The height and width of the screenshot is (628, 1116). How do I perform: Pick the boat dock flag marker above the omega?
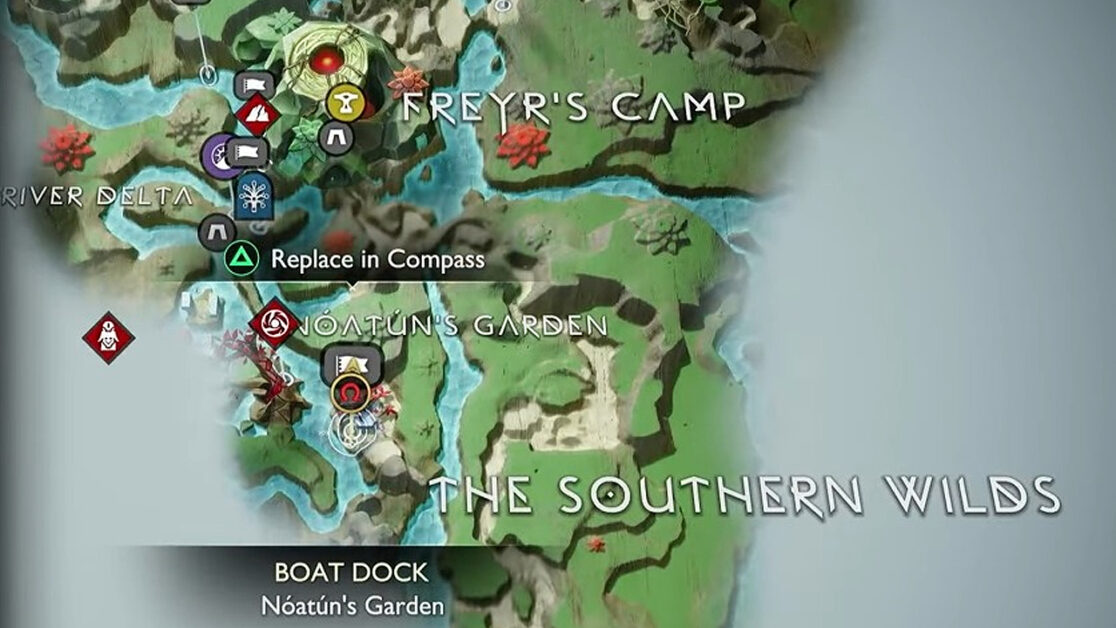coord(347,362)
